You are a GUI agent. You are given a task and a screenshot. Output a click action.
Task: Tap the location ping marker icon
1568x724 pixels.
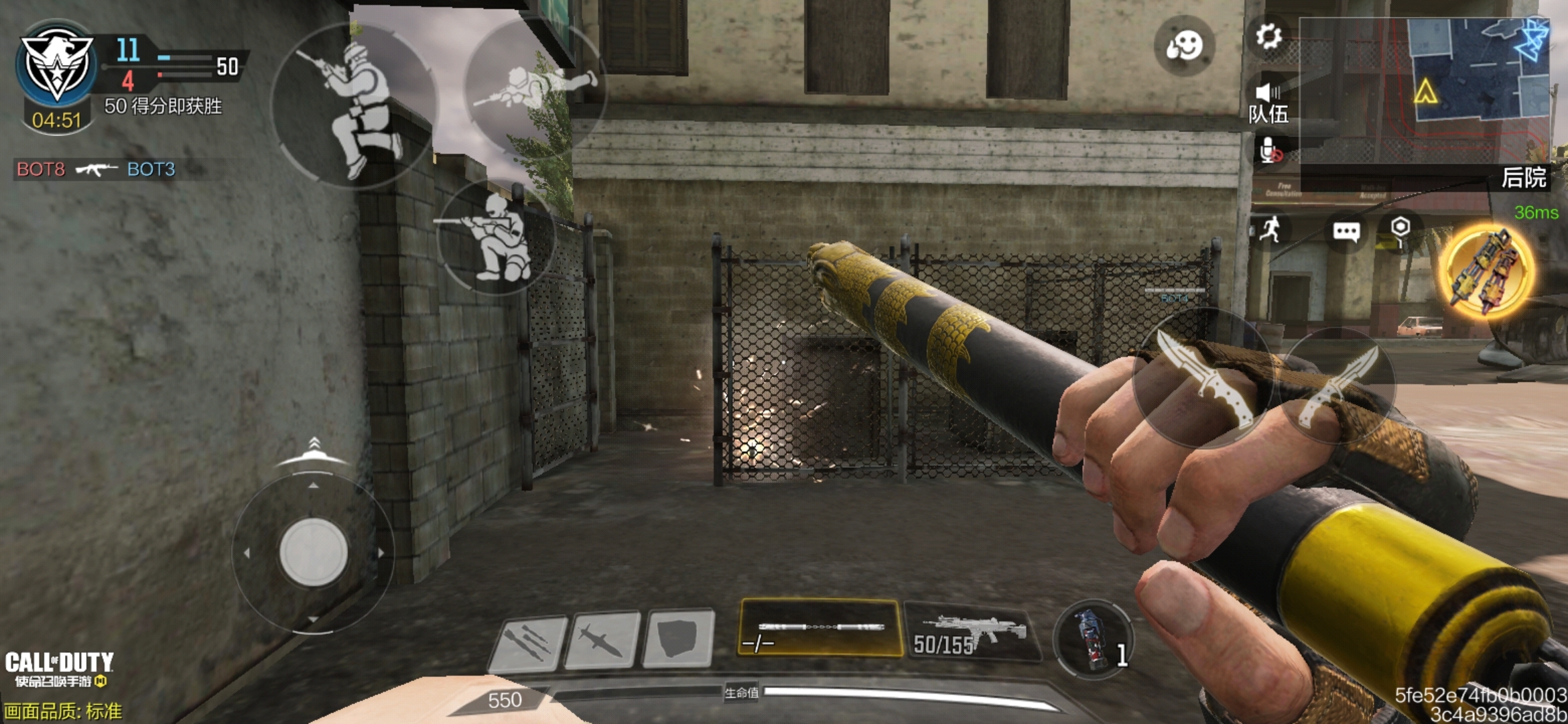pos(1400,229)
